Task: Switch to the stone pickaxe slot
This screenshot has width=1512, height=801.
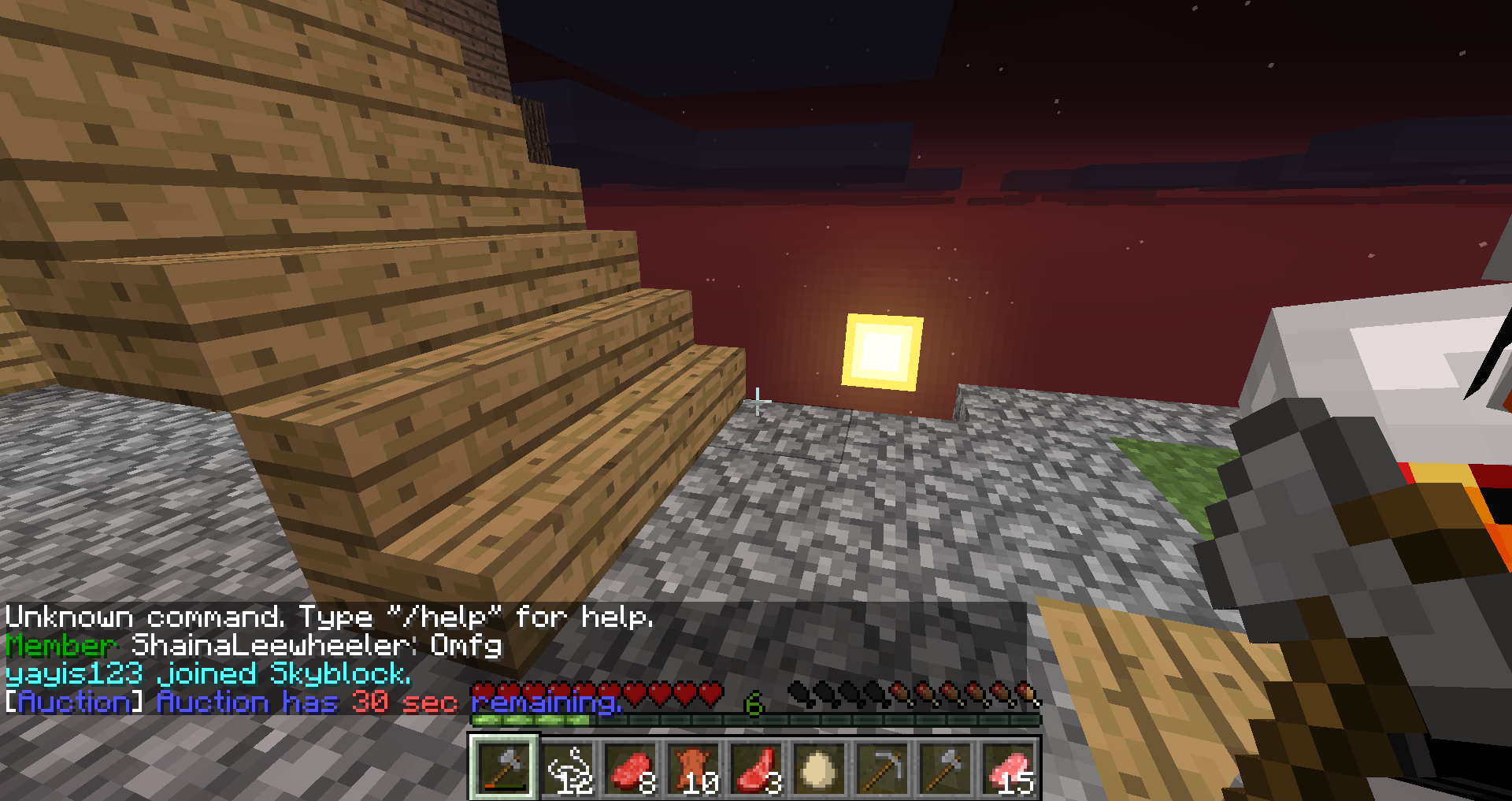Action: pos(882,767)
